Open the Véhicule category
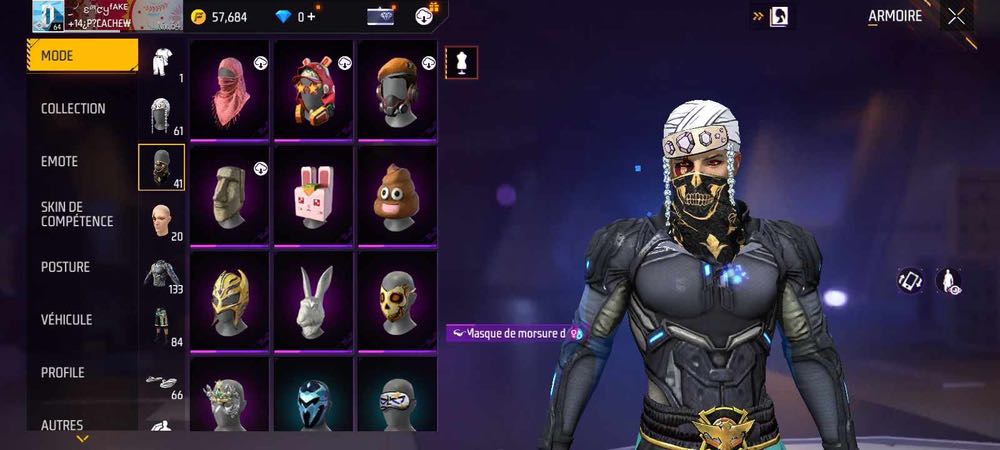The width and height of the screenshot is (1000, 450). [x=67, y=320]
